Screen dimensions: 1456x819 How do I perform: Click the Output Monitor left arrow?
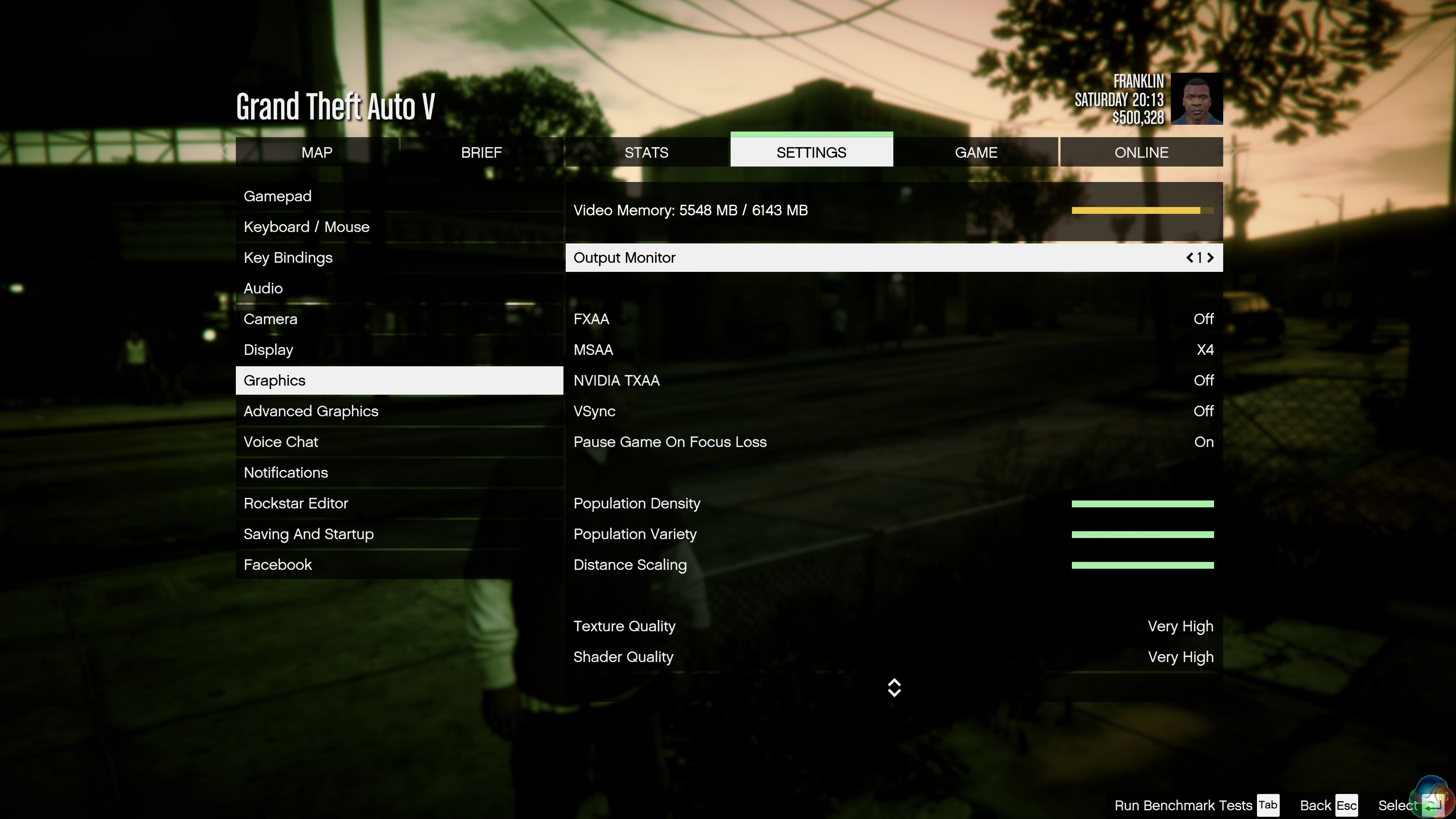tap(1190, 258)
